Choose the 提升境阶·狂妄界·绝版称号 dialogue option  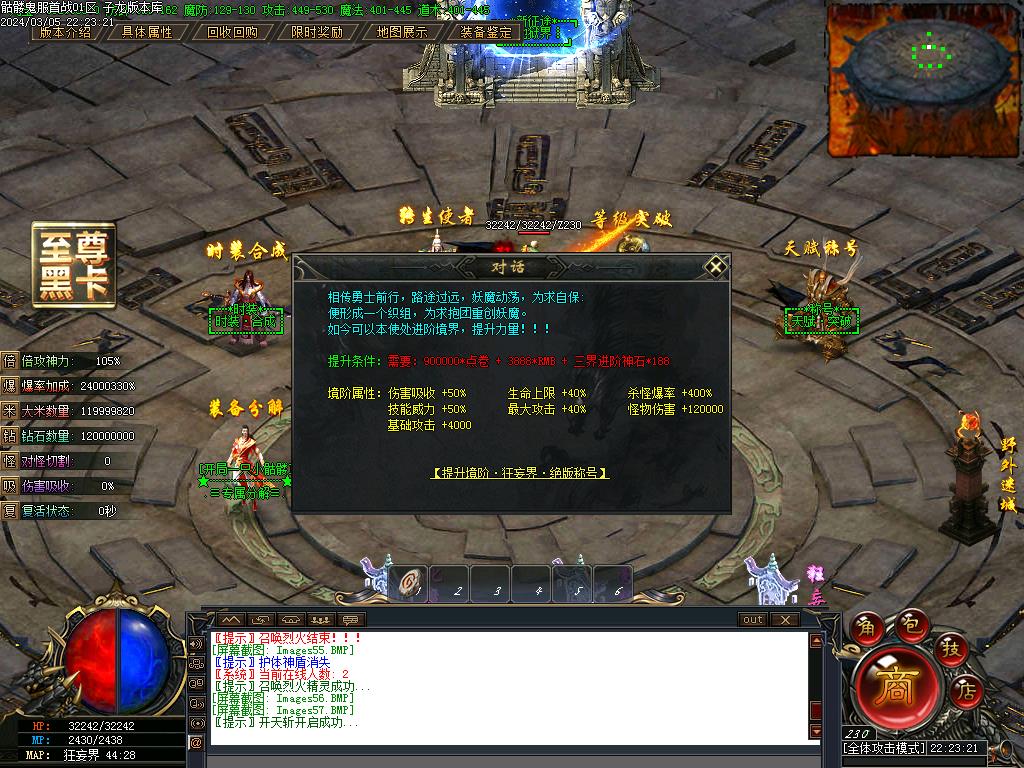520,473
